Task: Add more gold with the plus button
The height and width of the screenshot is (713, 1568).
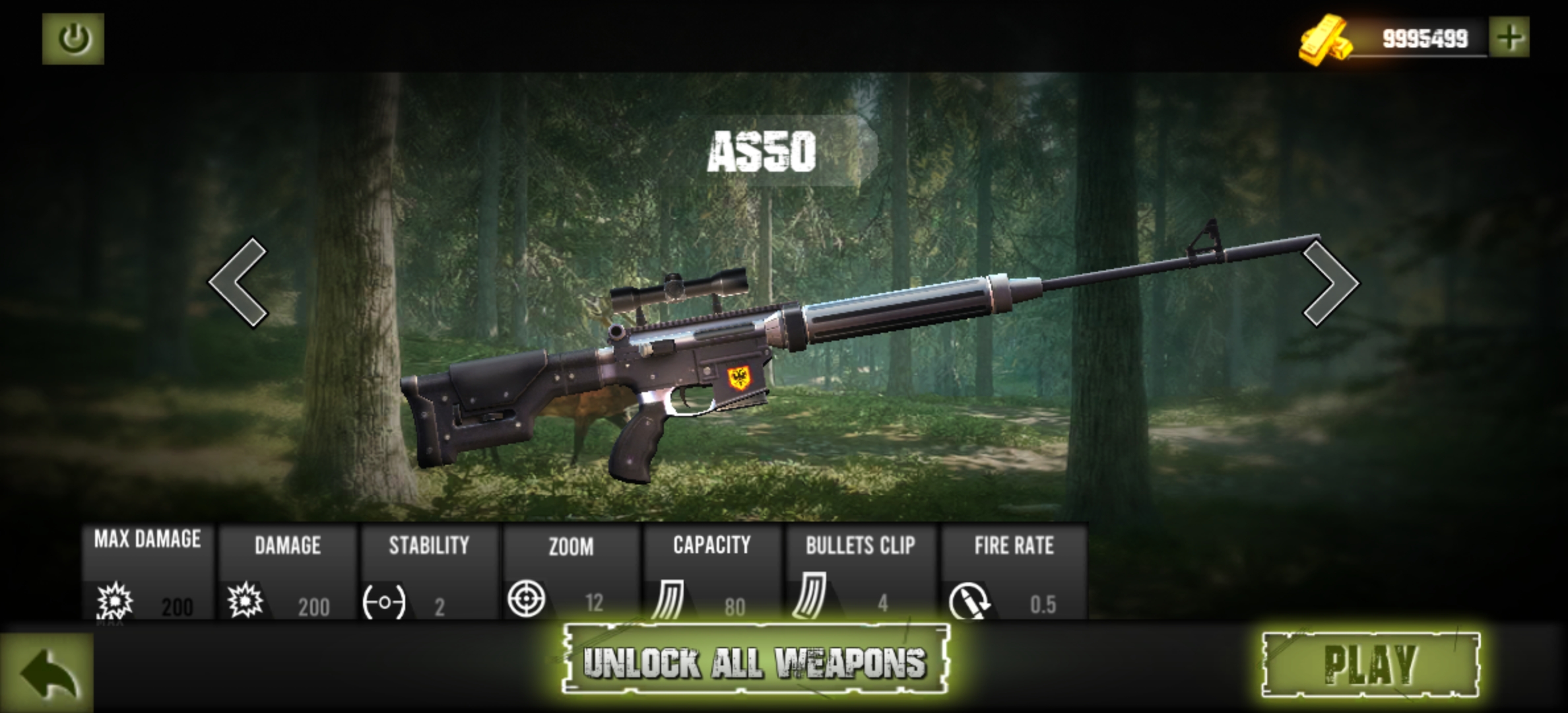Action: pos(1509,38)
